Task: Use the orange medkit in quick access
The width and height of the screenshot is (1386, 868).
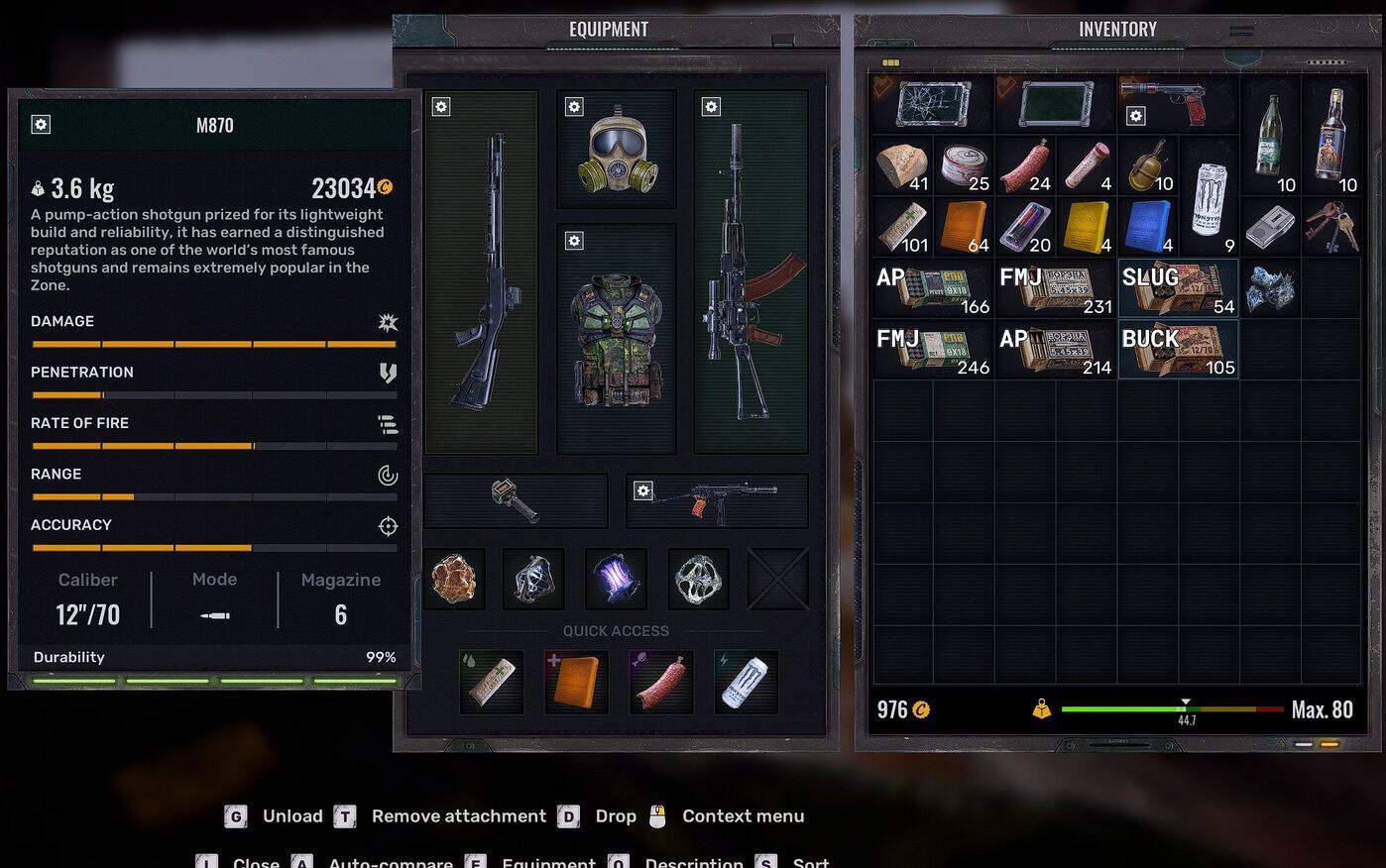Action: 576,682
